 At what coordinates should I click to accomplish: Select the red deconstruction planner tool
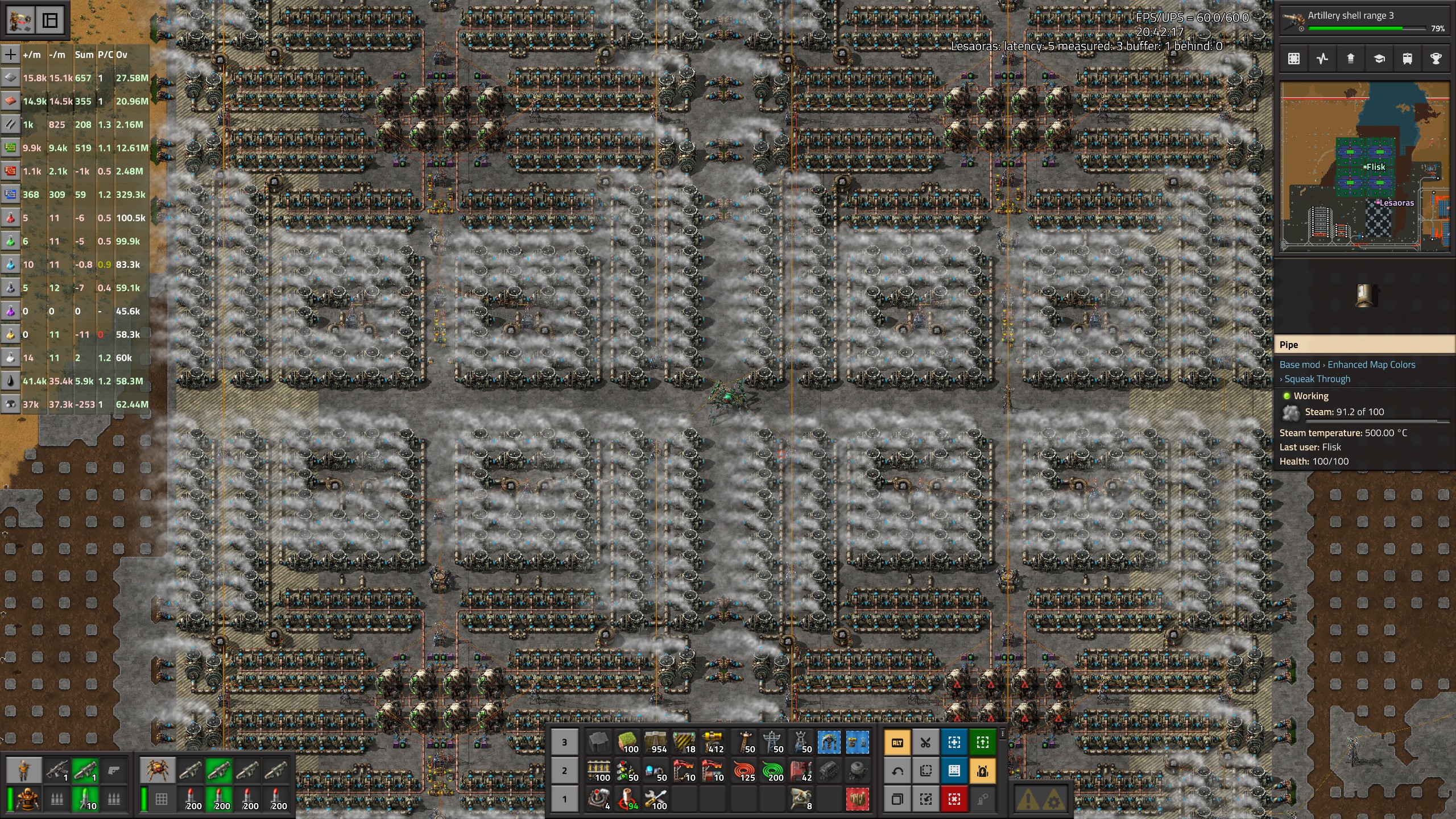coord(954,799)
